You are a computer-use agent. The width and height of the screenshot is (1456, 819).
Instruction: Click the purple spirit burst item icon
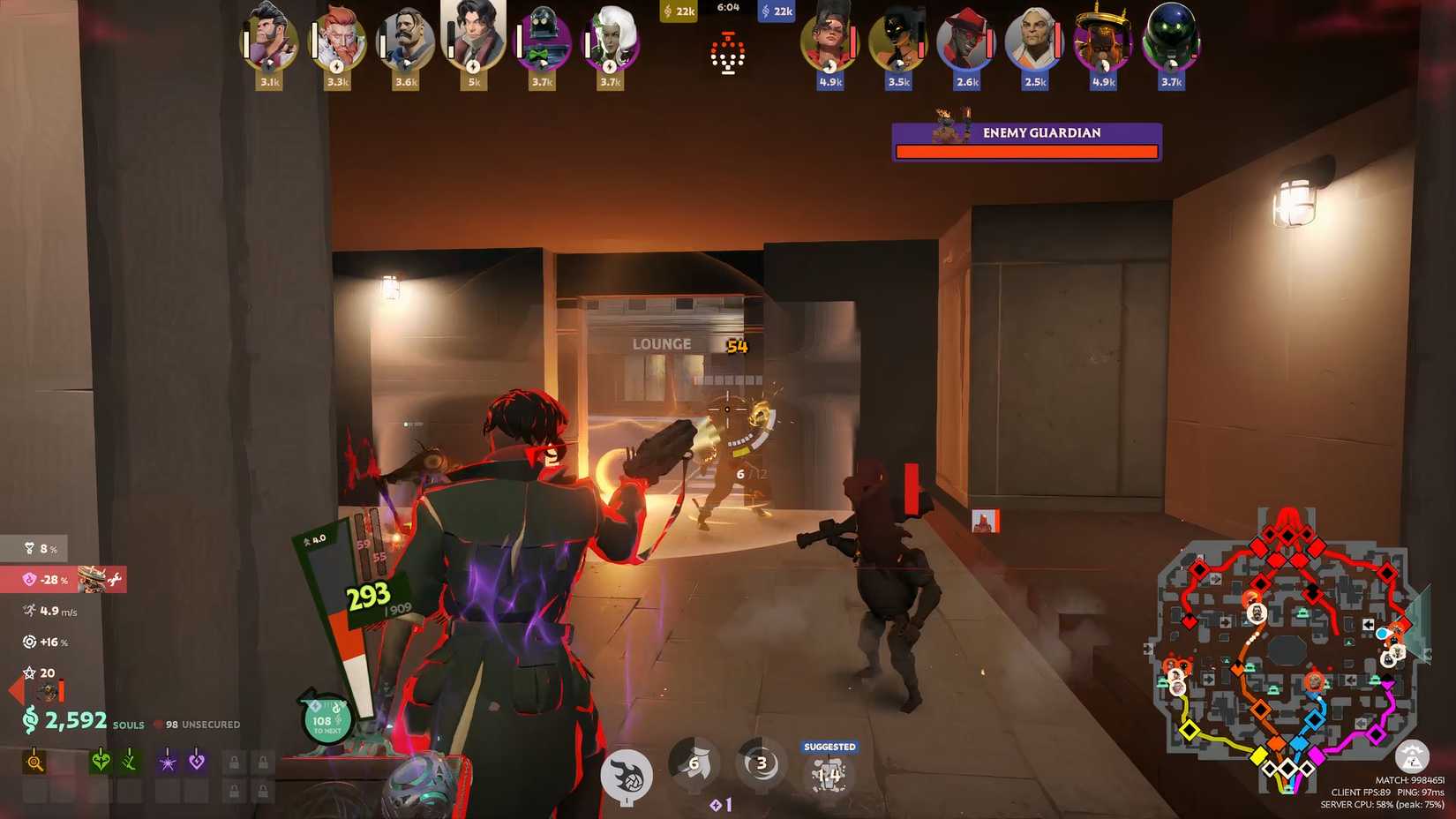[x=166, y=761]
